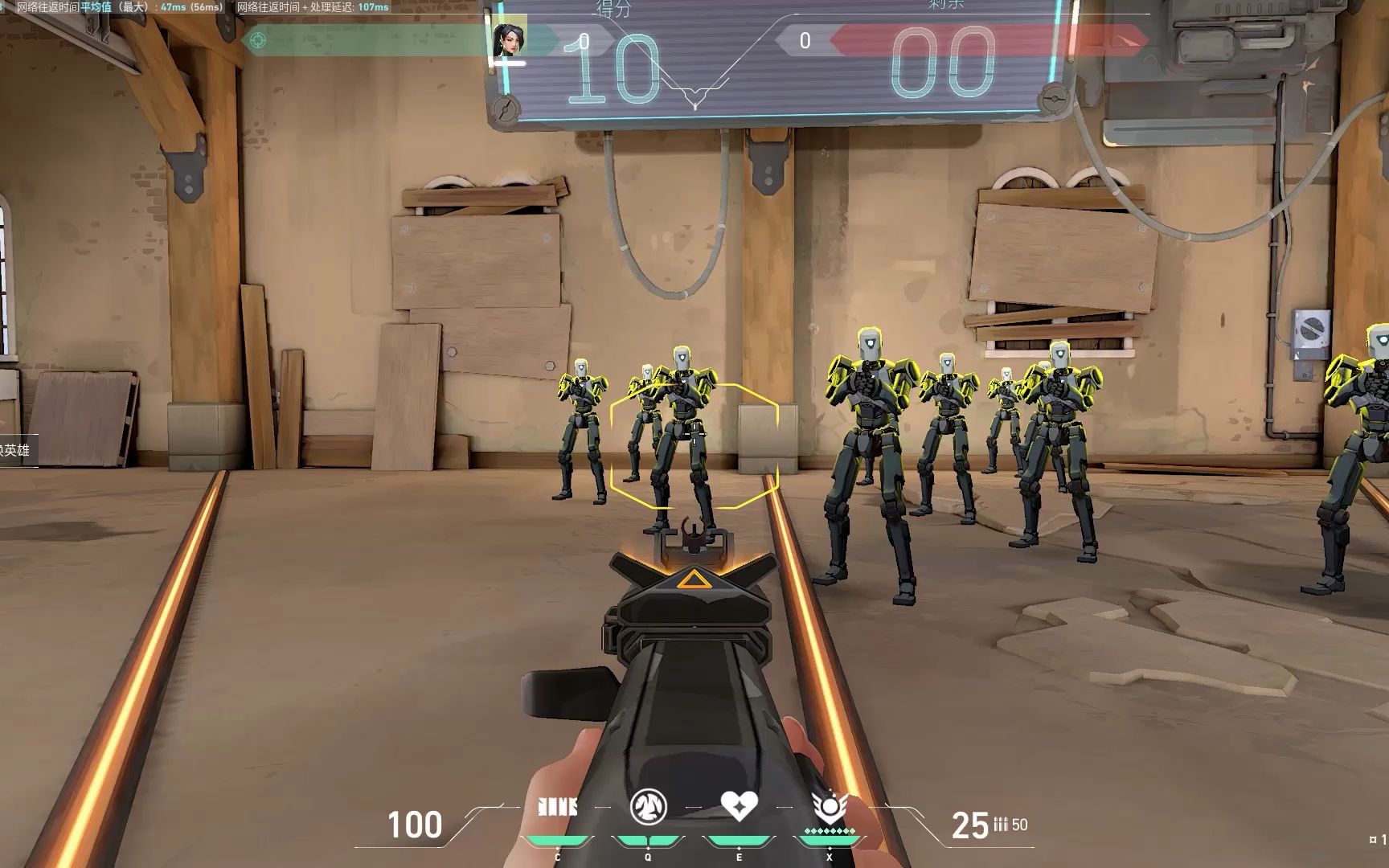Trigger the Resurrection ultimate icon
1389x868 pixels.
(830, 805)
